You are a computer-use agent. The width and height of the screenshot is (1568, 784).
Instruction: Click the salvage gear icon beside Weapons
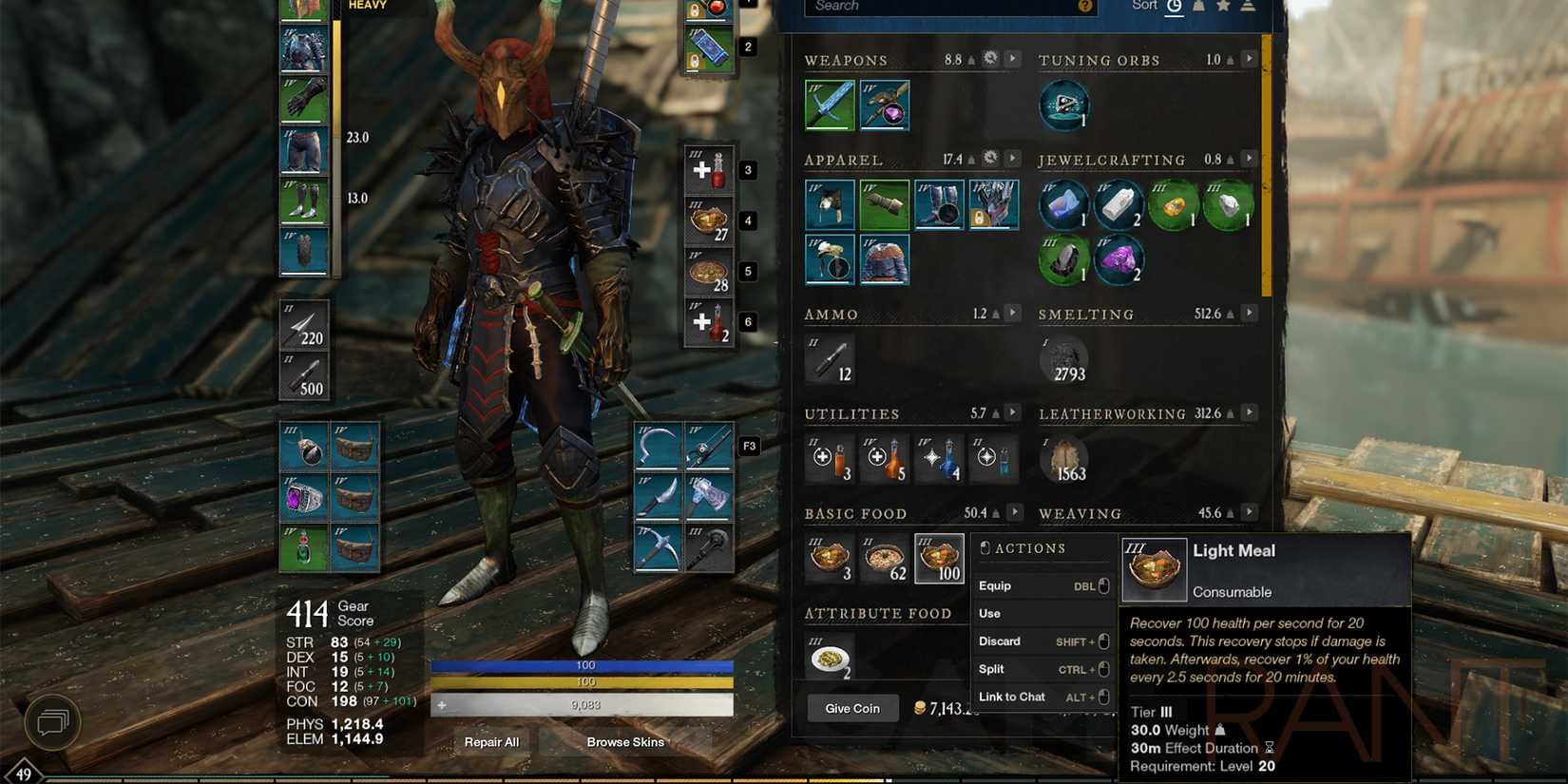(989, 58)
